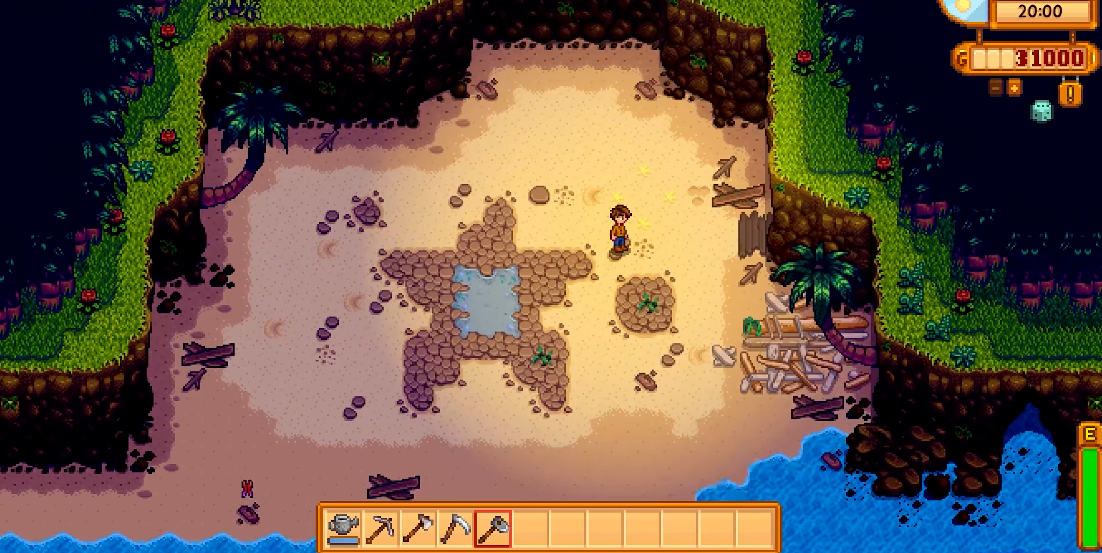Click the zoom out minus button
Screen dimensions: 1102x553
click(x=996, y=88)
